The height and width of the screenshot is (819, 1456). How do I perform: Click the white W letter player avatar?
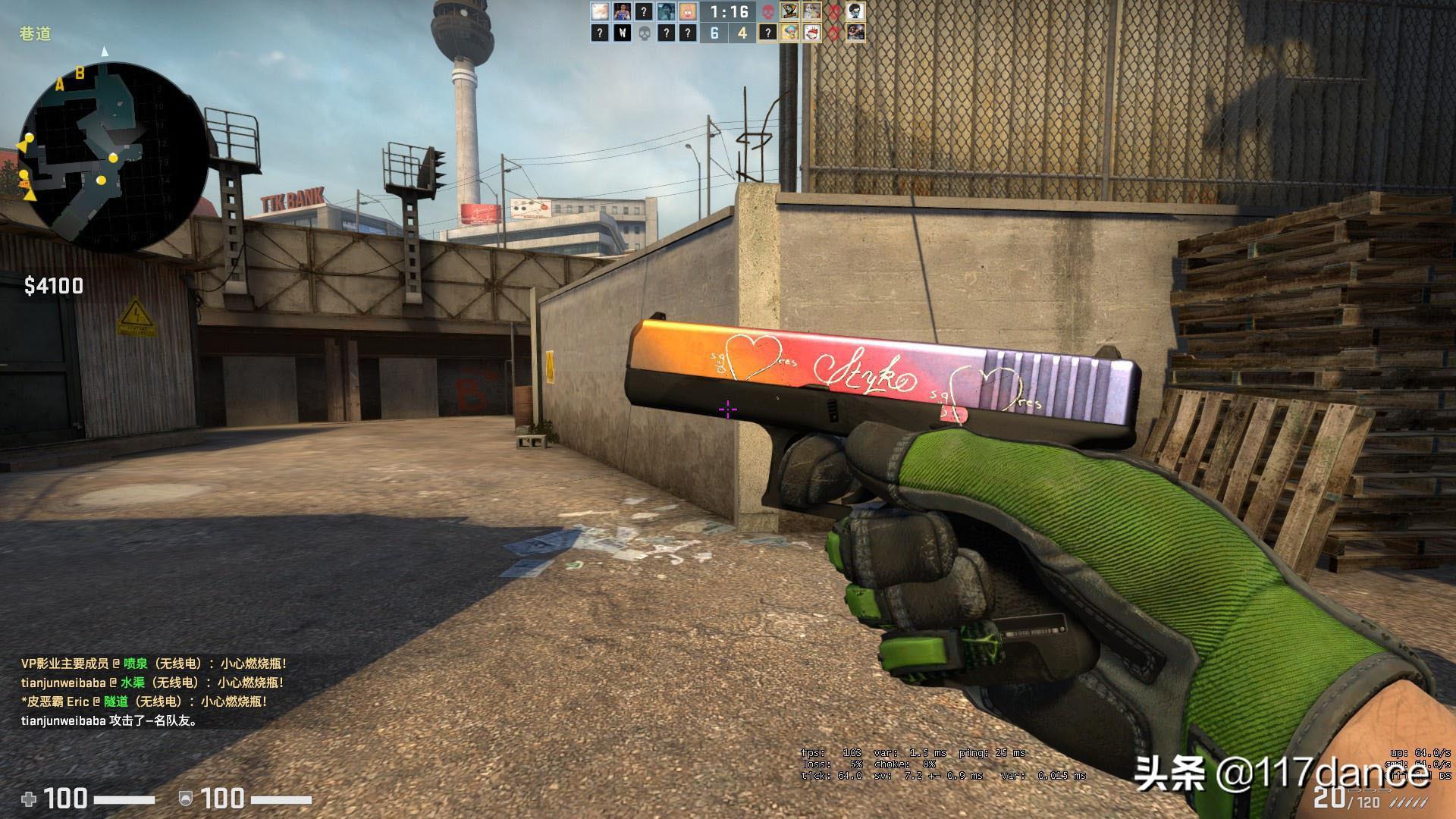pos(622,33)
